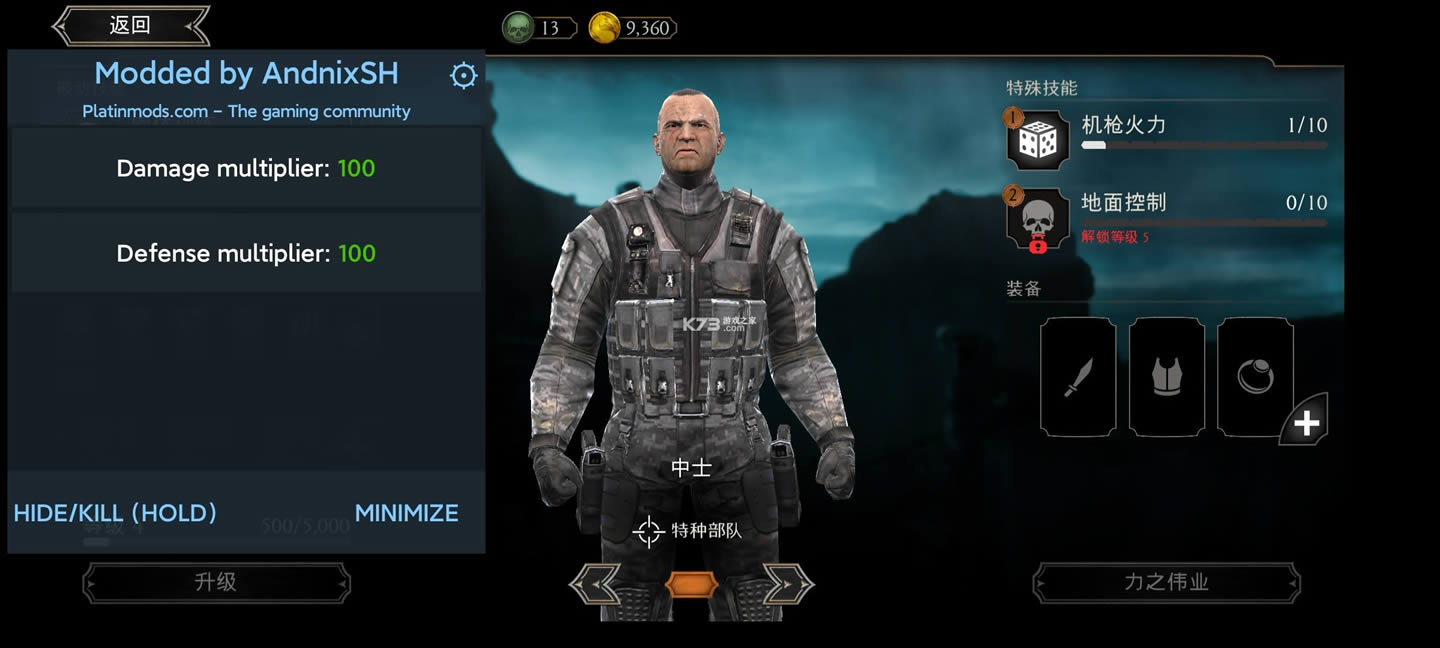Viewport: 1440px width, 648px height.
Task: Open the weapon equipment slot with dagger
Action: (x=1078, y=377)
